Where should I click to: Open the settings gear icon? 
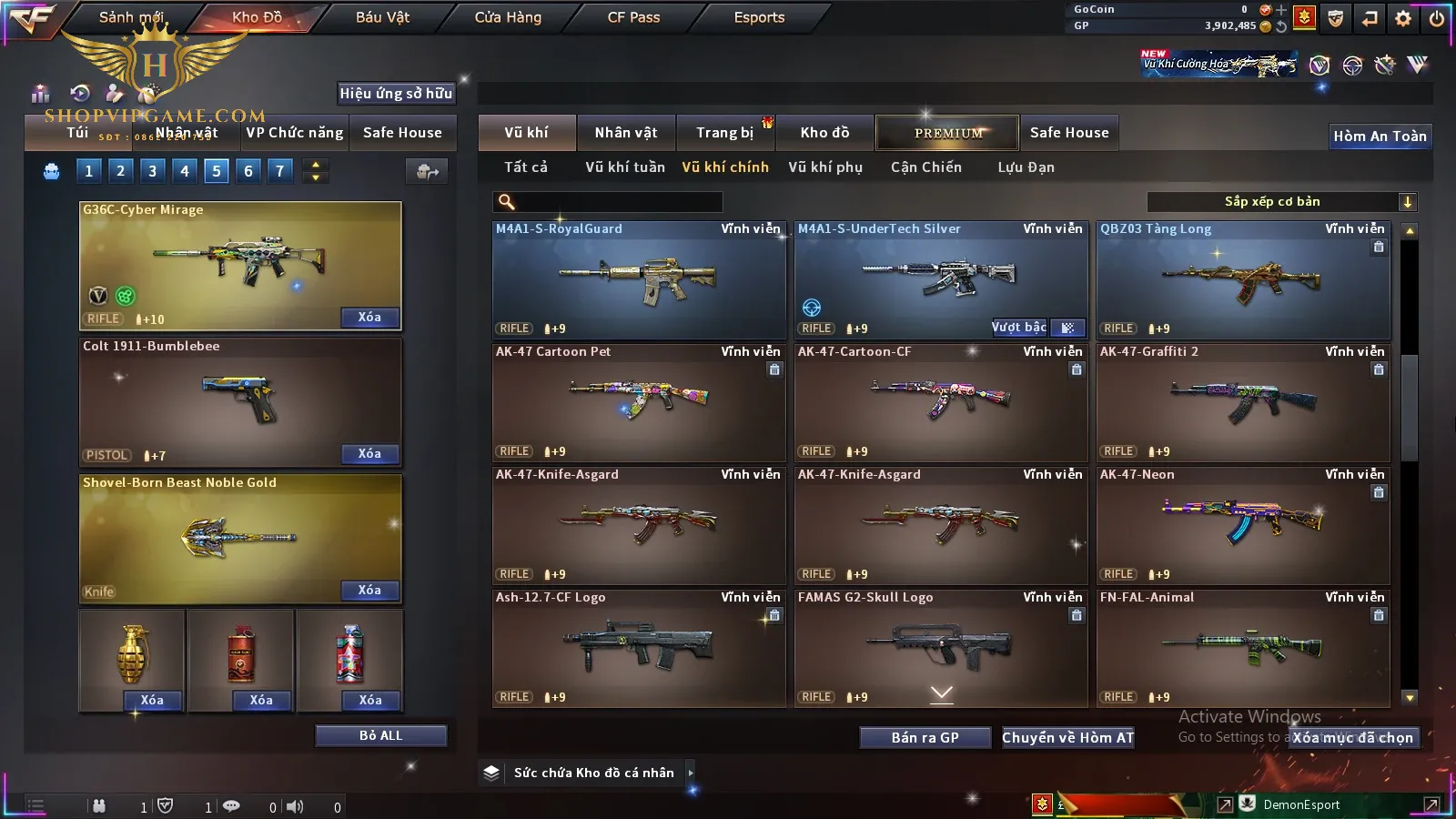(x=1403, y=18)
